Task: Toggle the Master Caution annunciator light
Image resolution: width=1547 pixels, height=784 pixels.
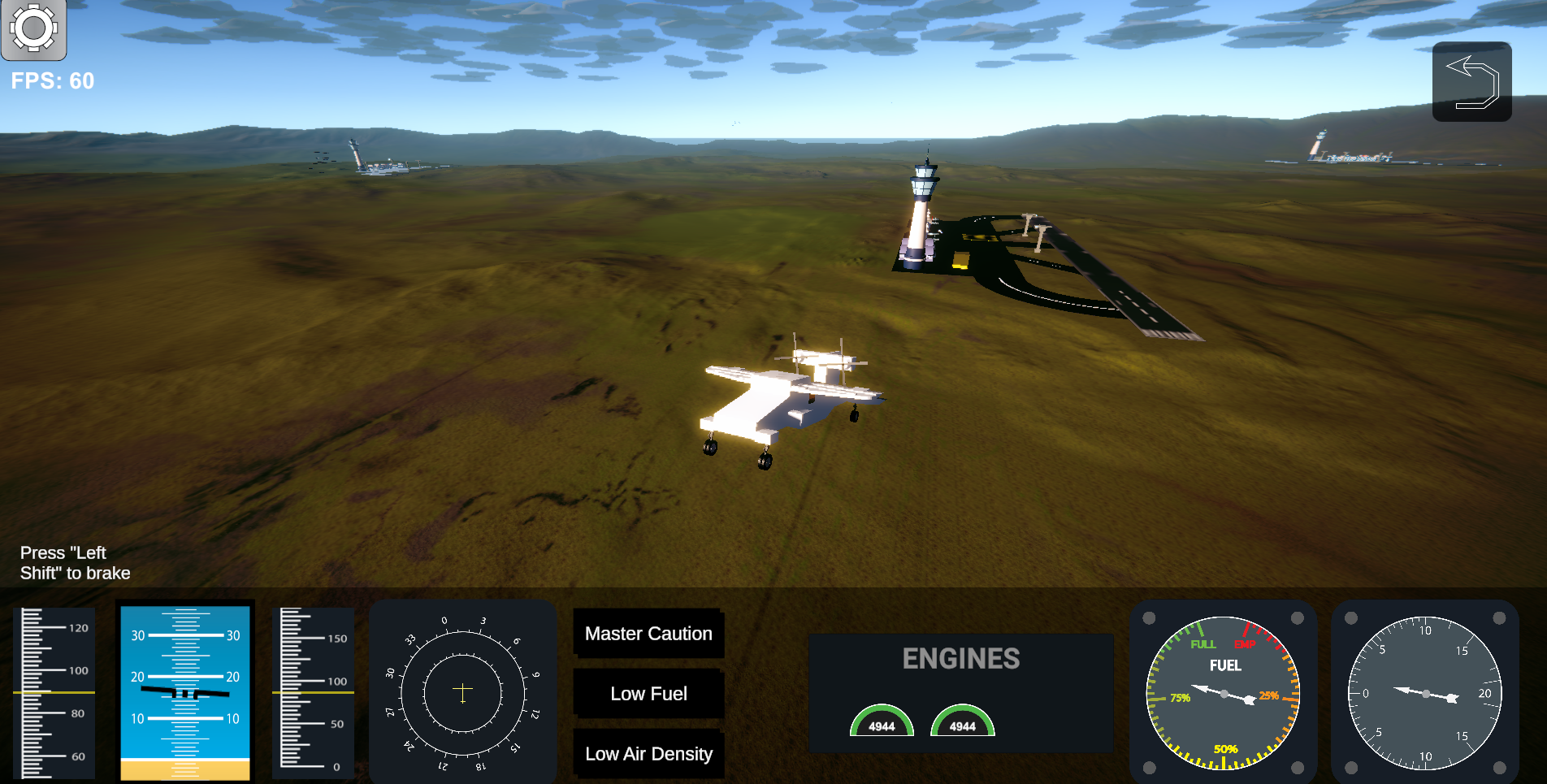Action: (x=648, y=634)
